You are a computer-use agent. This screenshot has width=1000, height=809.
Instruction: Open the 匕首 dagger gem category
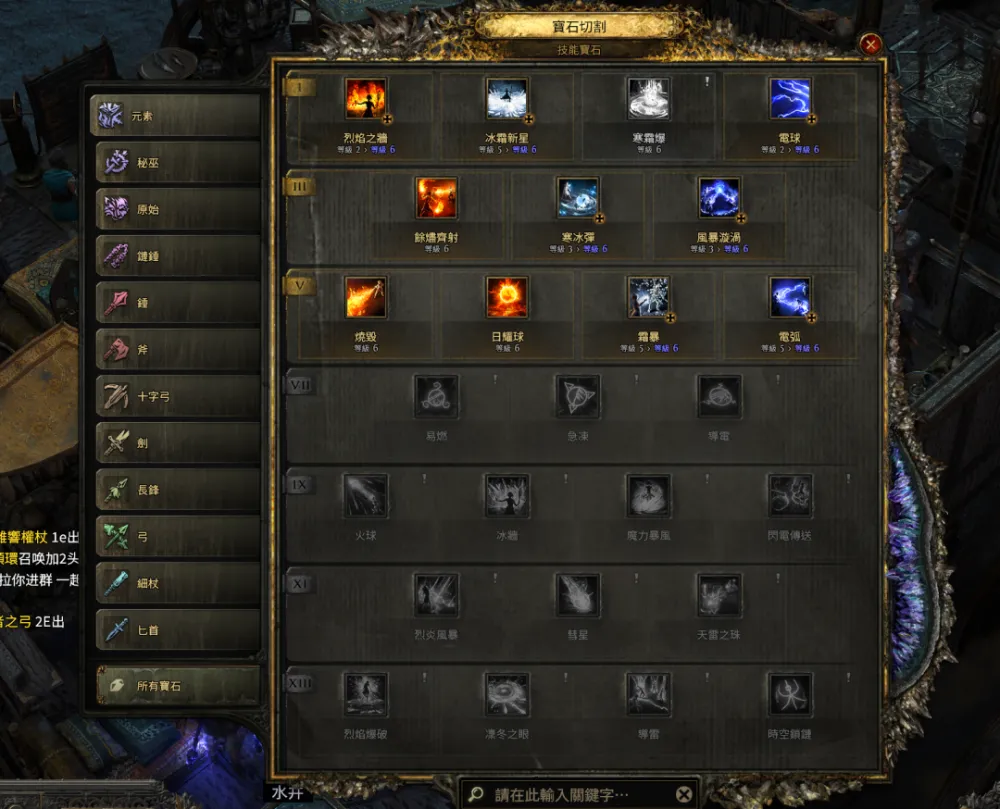[x=176, y=630]
